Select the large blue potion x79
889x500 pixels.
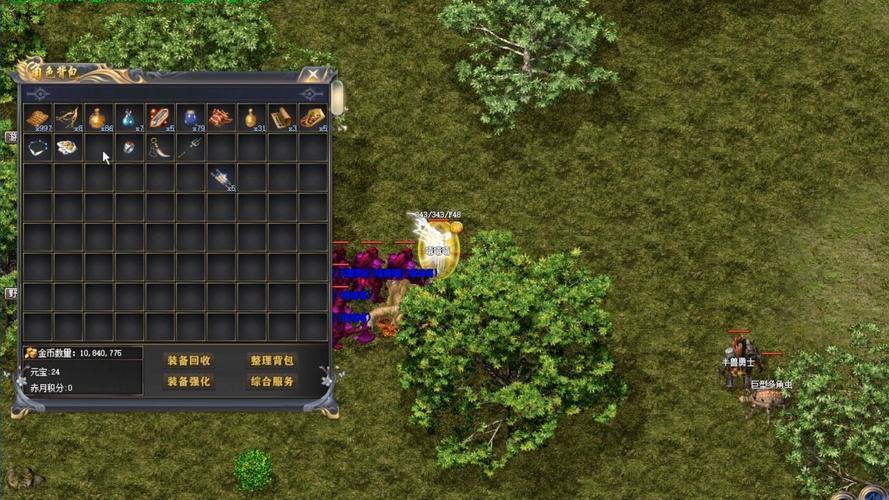(190, 118)
